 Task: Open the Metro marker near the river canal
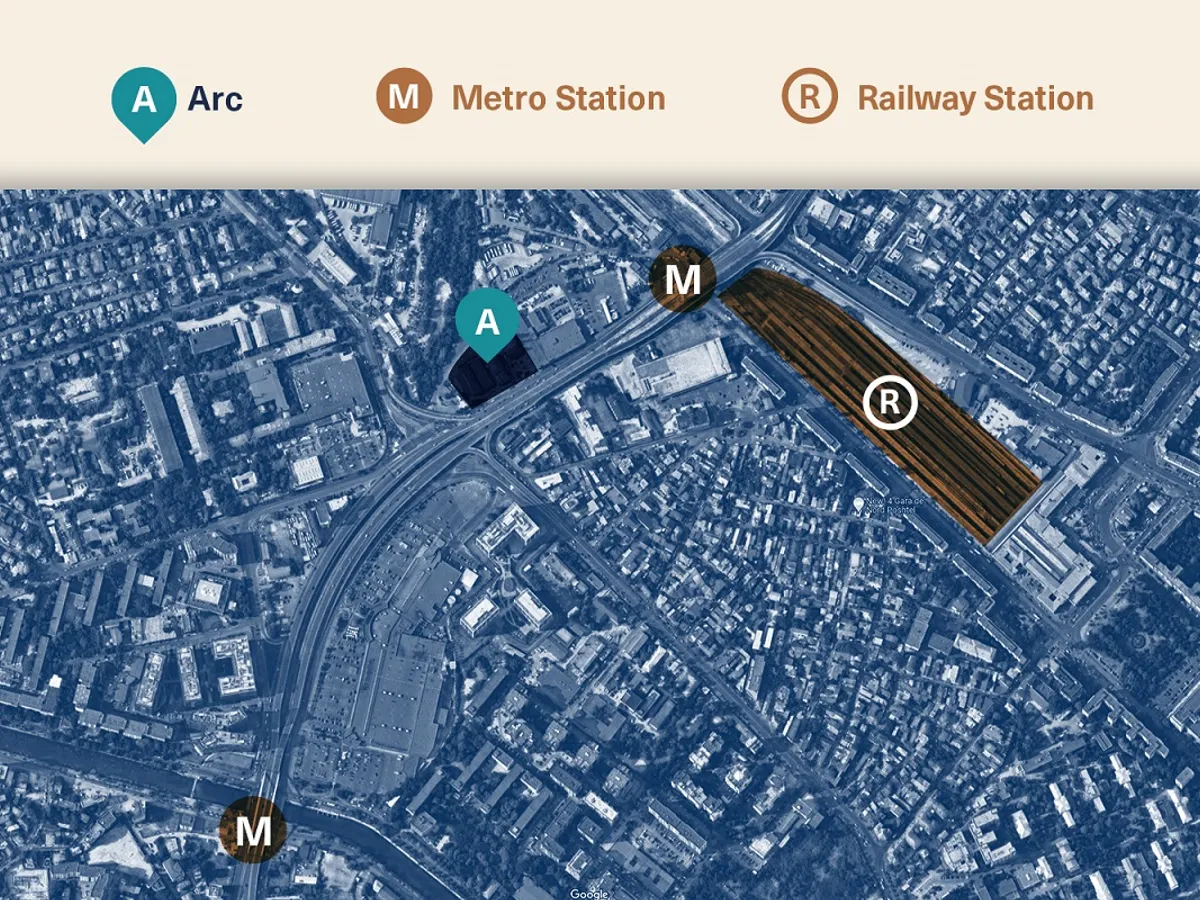tap(253, 830)
